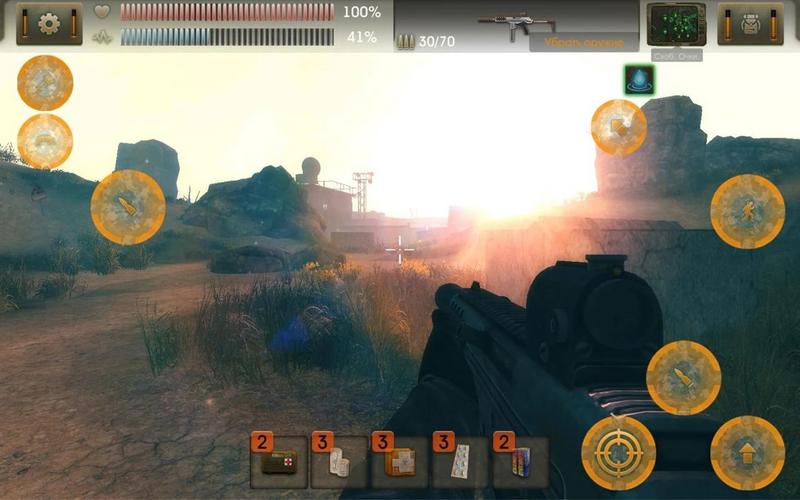Use the colorful box item slot
This screenshot has width=800, height=500.
(520, 462)
